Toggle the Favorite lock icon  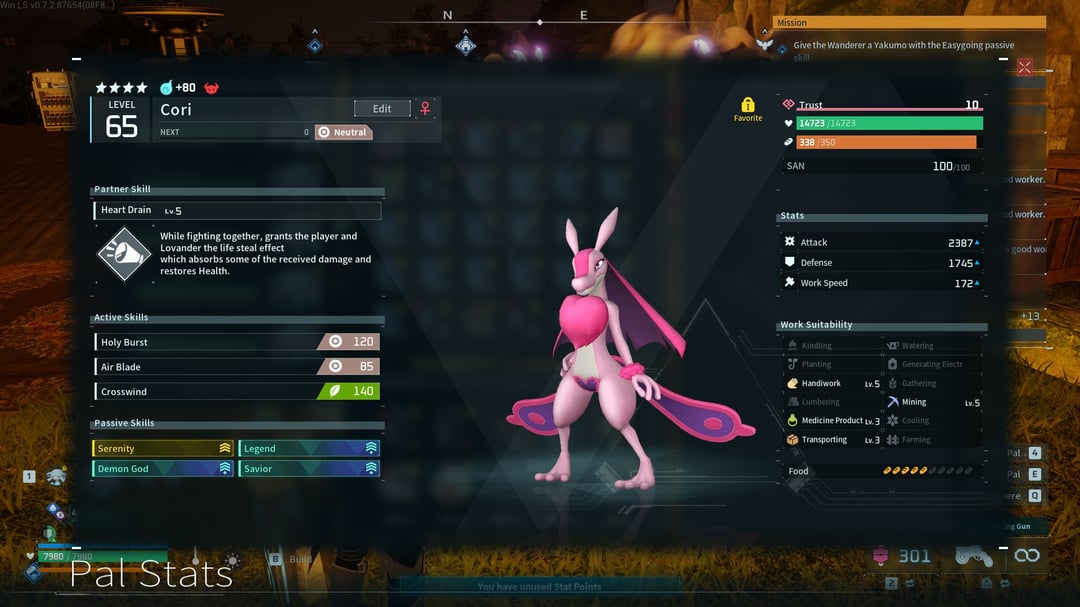click(747, 105)
